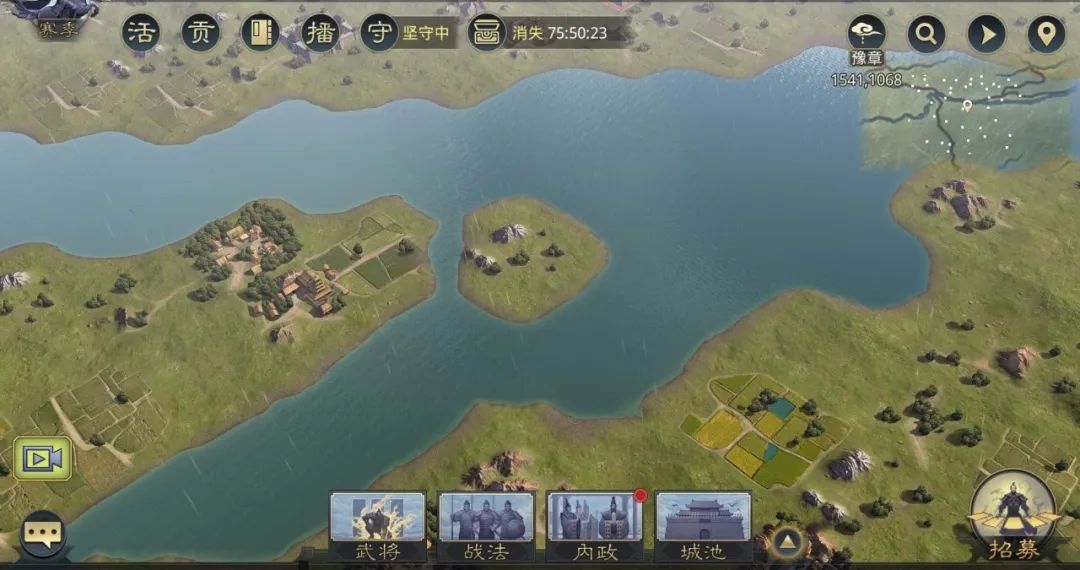This screenshot has width=1080, height=570.
Task: Expand the bottom bar with up-arrow button
Action: pos(788,543)
